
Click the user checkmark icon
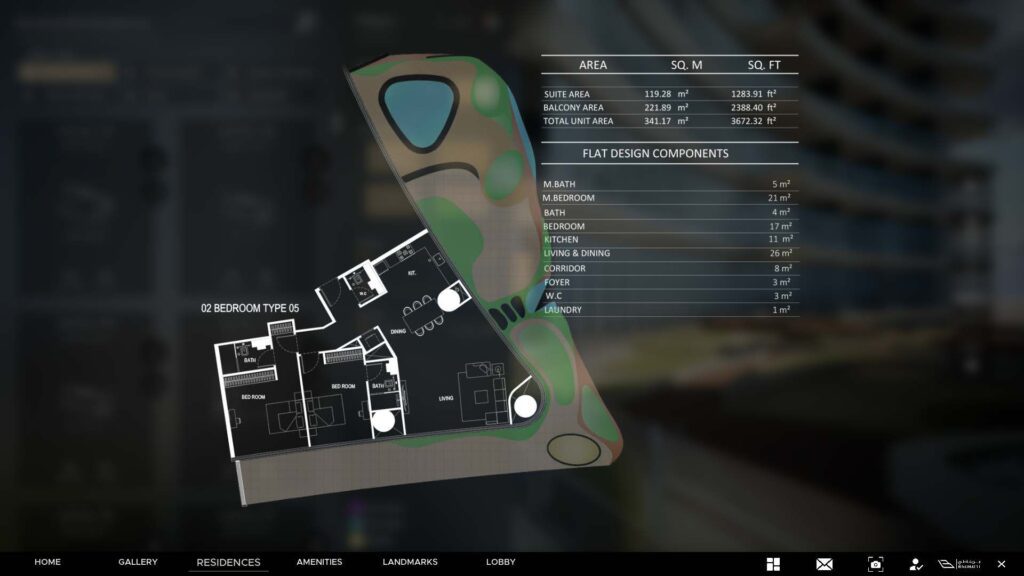(x=915, y=564)
